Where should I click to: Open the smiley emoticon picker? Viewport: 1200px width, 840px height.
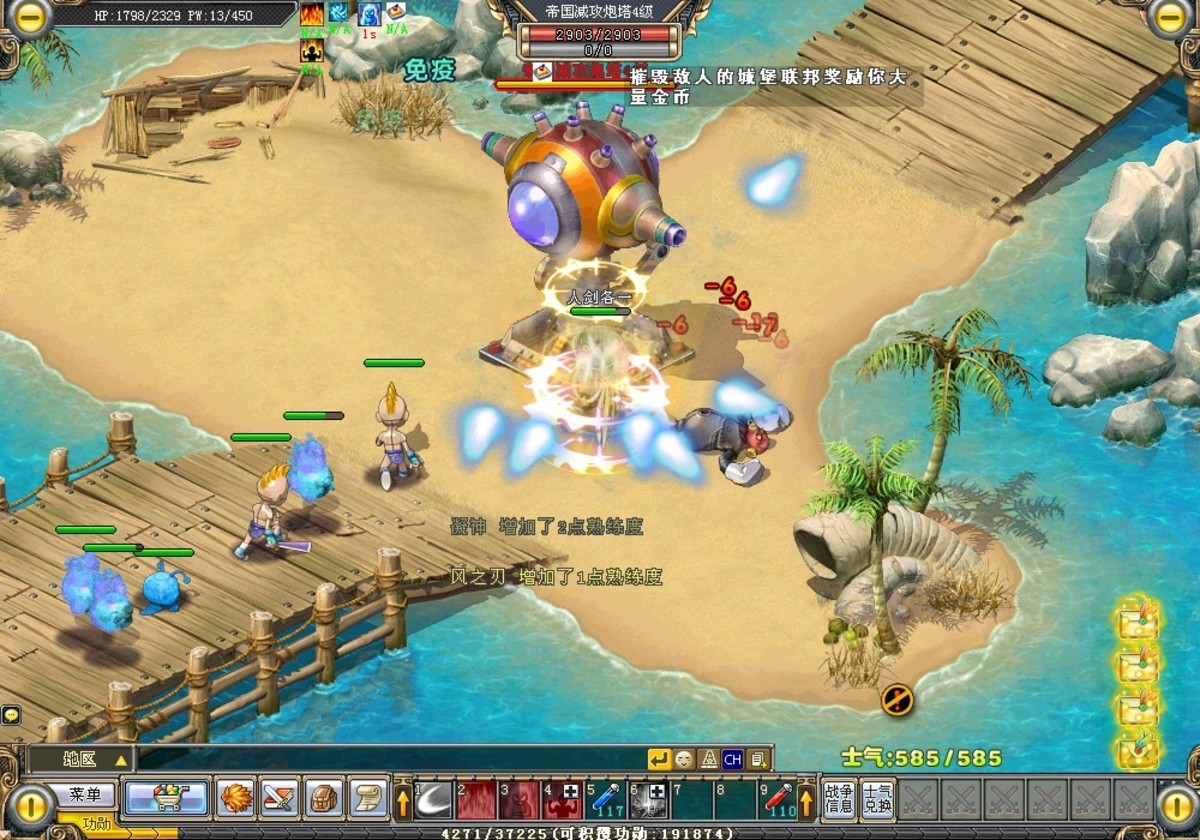coord(684,759)
